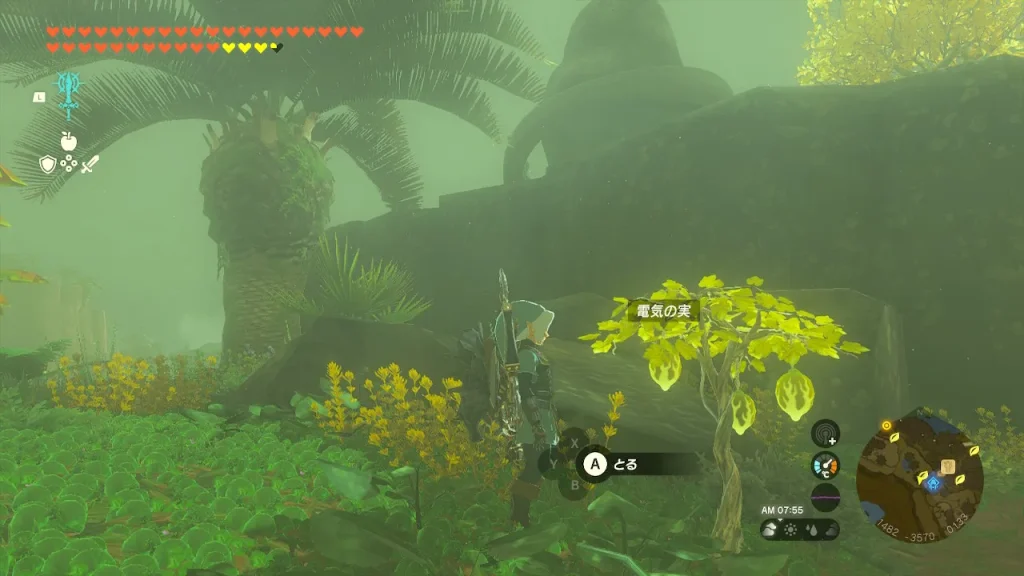1024x576 pixels.
Task: Click the blue shrine marker on minimap
Action: [933, 484]
